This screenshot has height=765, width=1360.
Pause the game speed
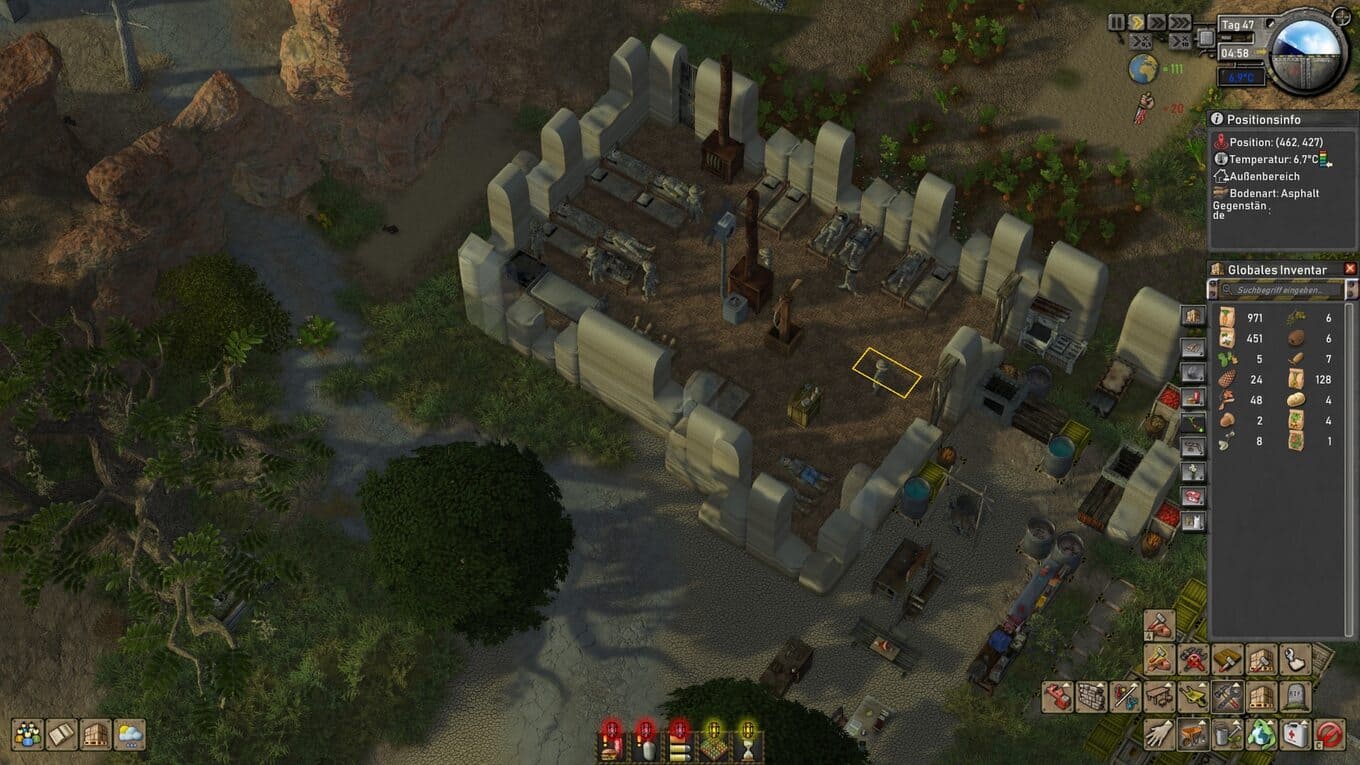1116,22
